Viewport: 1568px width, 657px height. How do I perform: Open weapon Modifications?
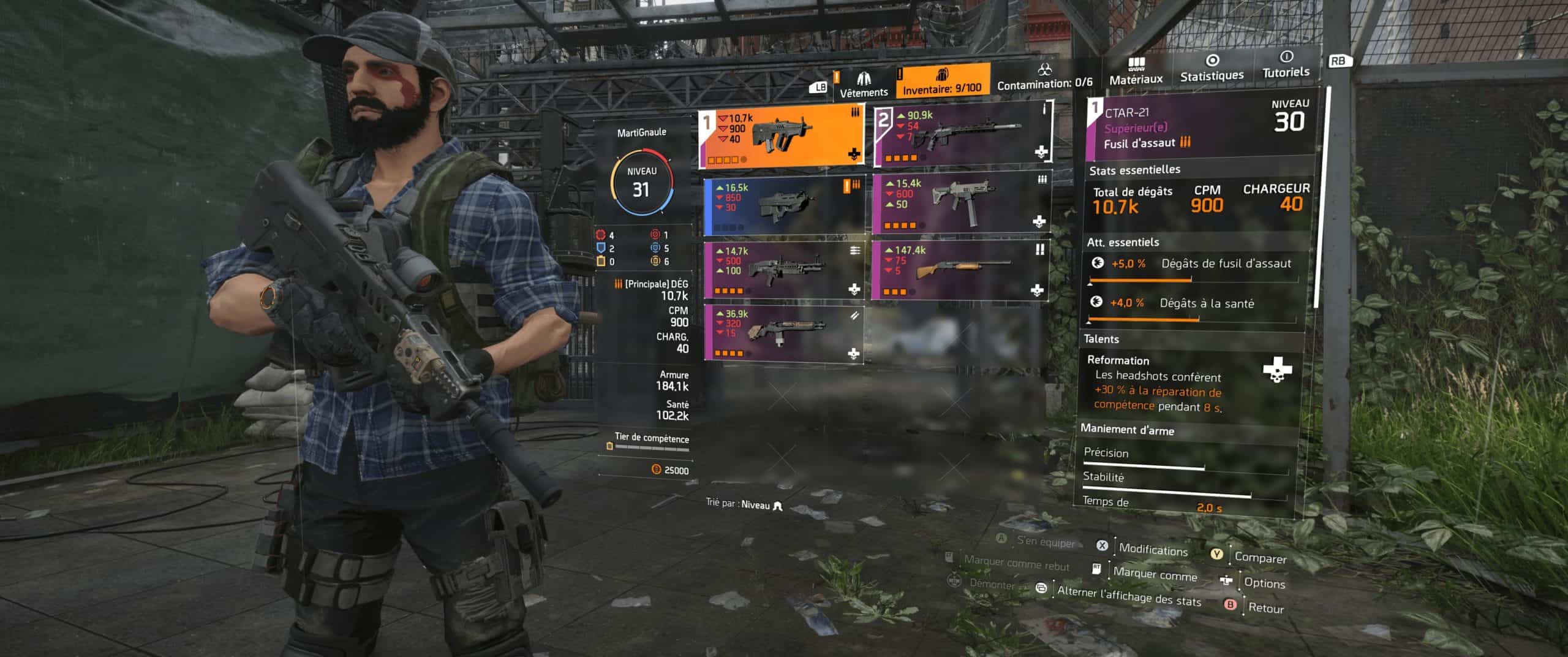pos(1151,549)
